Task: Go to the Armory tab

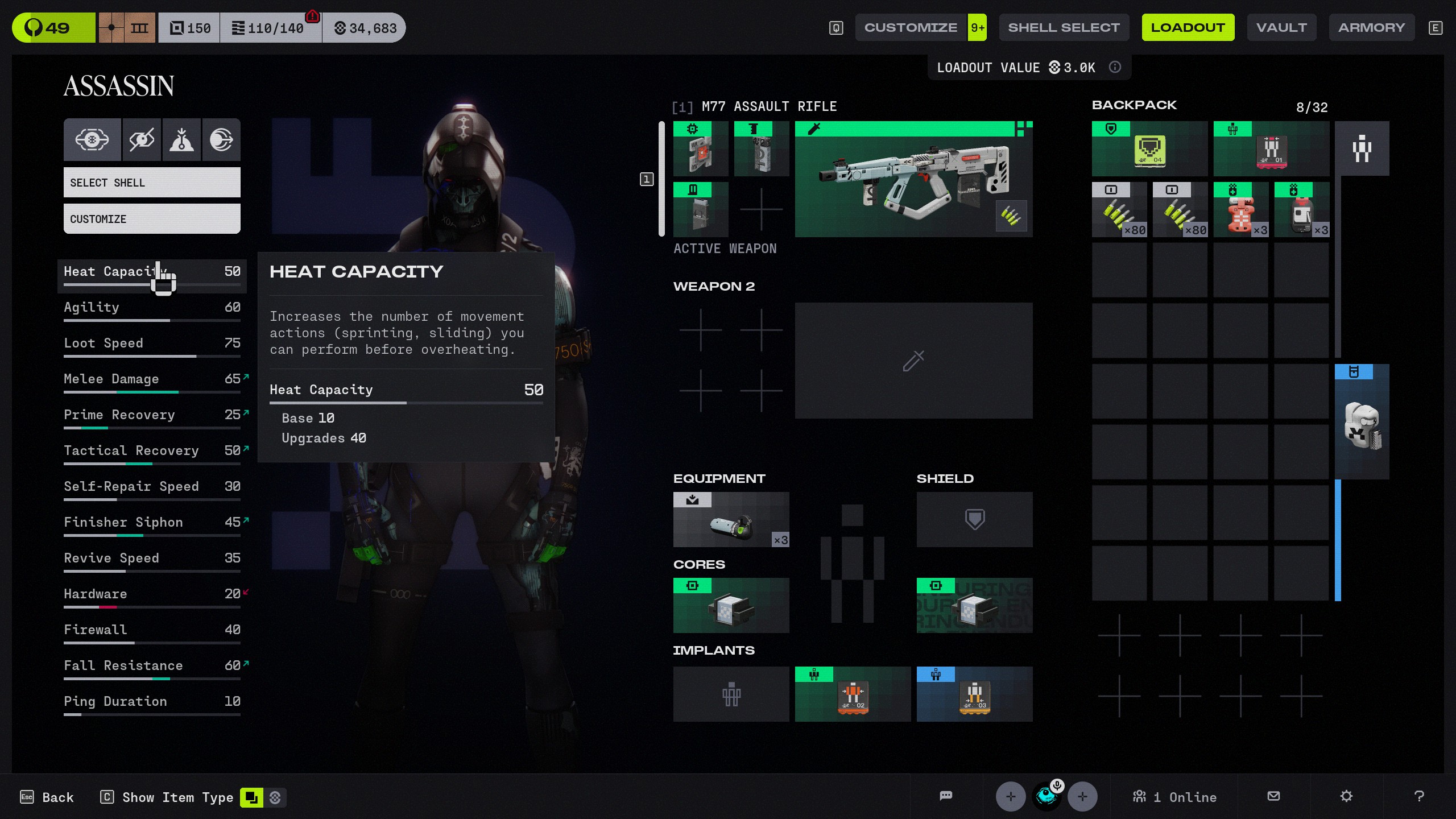Action: (1371, 27)
